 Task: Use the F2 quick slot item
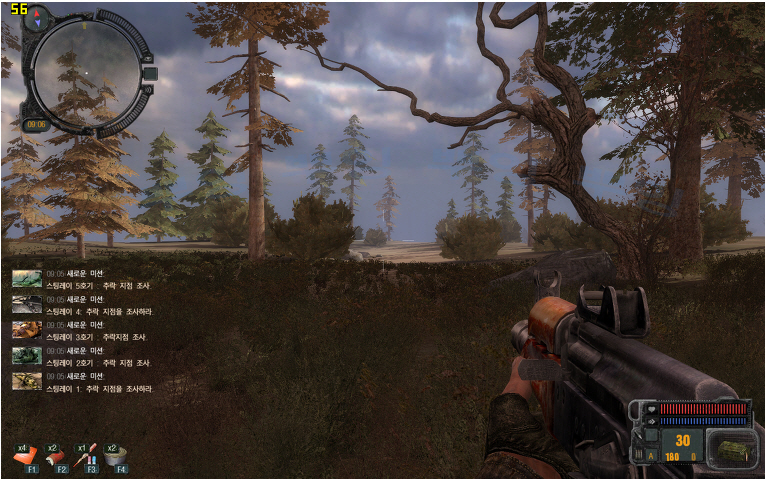point(57,456)
